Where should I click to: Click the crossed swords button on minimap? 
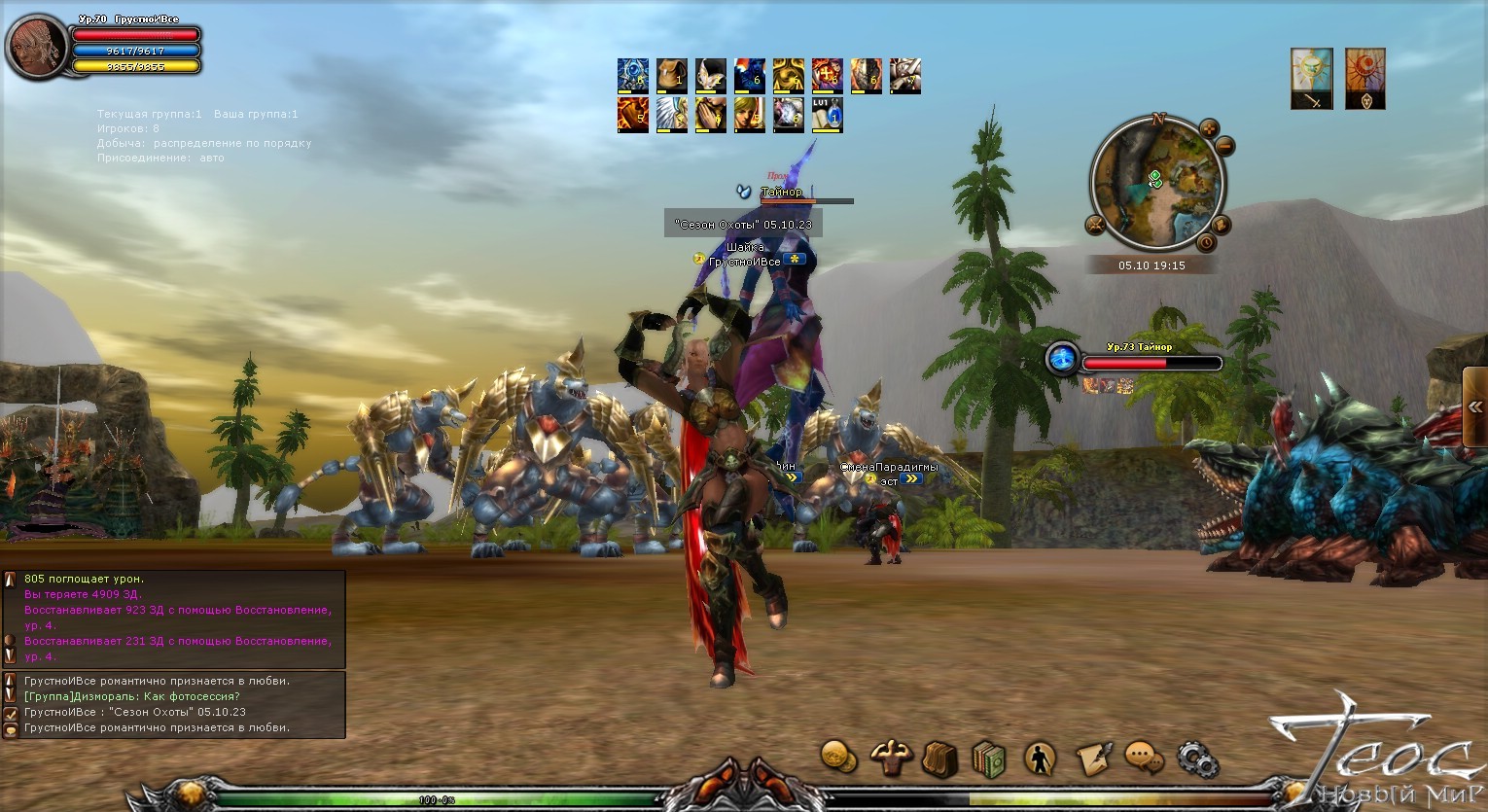coord(1097,227)
